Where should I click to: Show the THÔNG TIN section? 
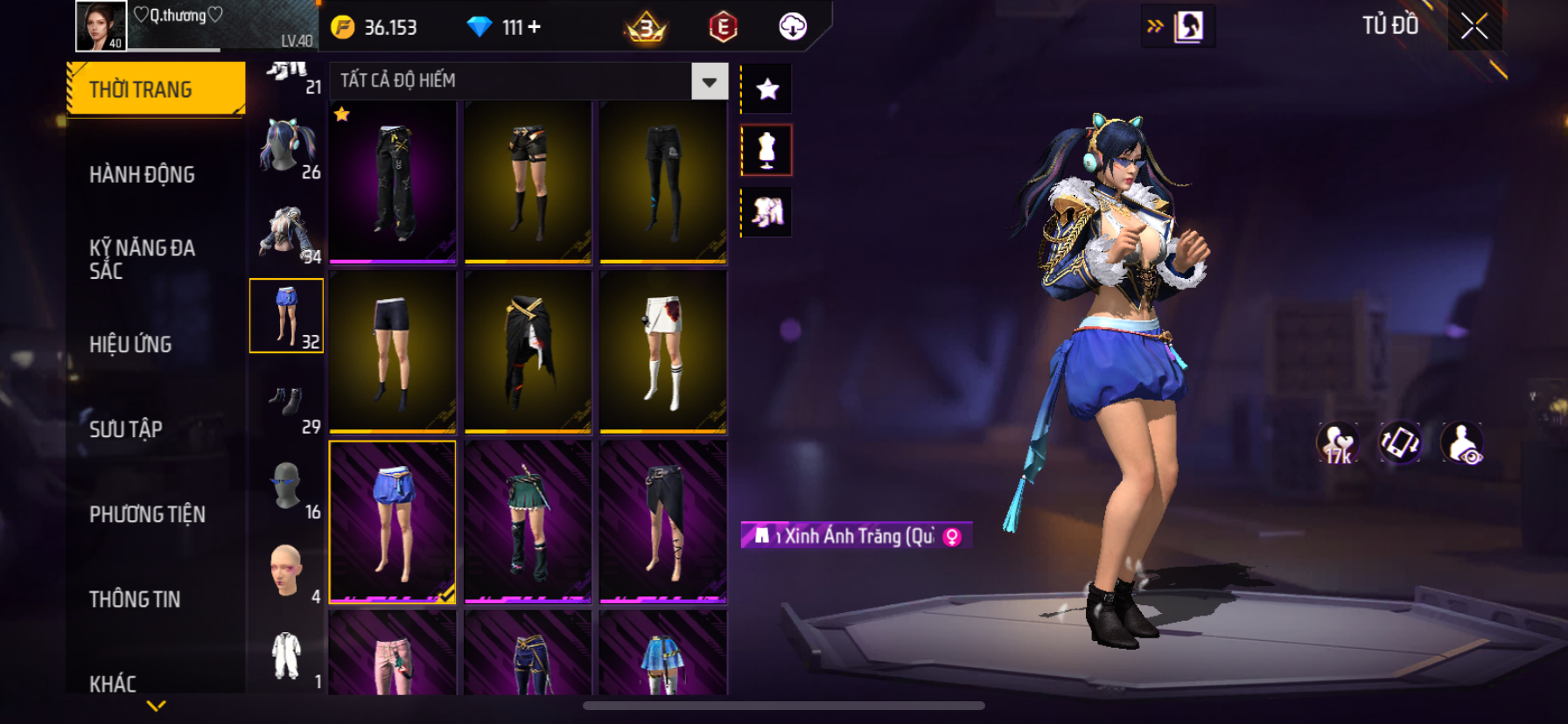coord(135,599)
